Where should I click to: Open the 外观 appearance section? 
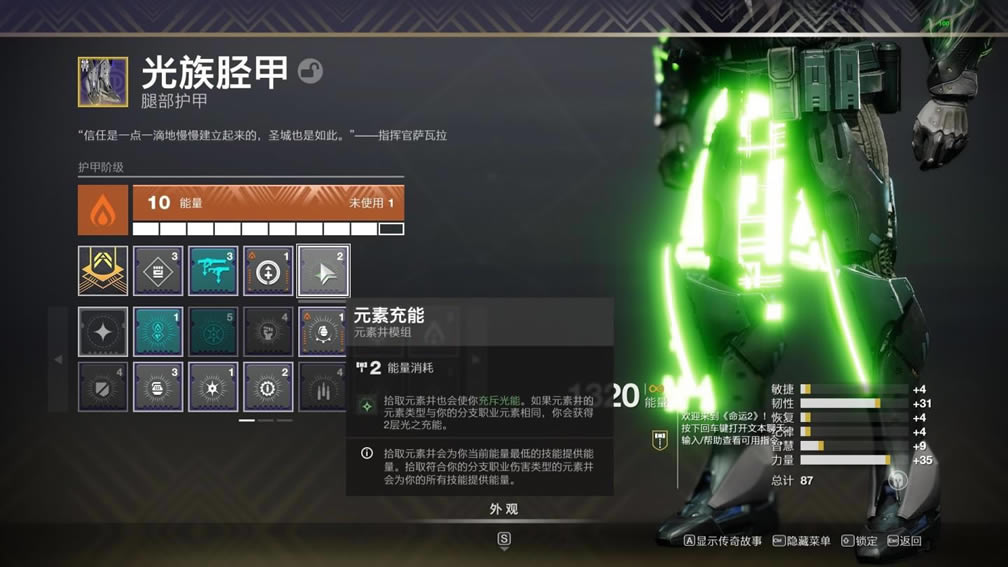tap(504, 509)
